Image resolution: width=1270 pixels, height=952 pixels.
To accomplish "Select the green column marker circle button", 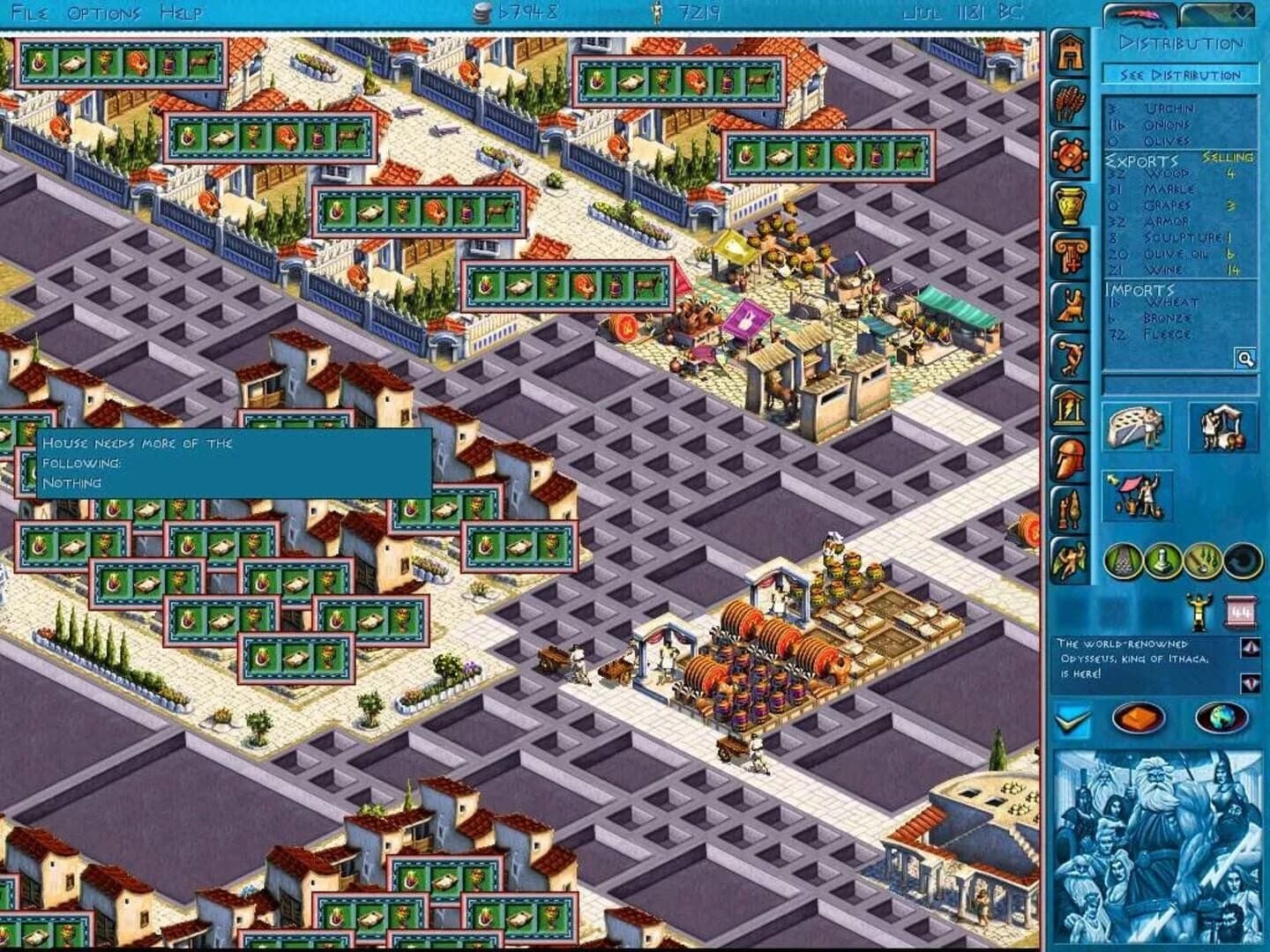I will 1162,559.
